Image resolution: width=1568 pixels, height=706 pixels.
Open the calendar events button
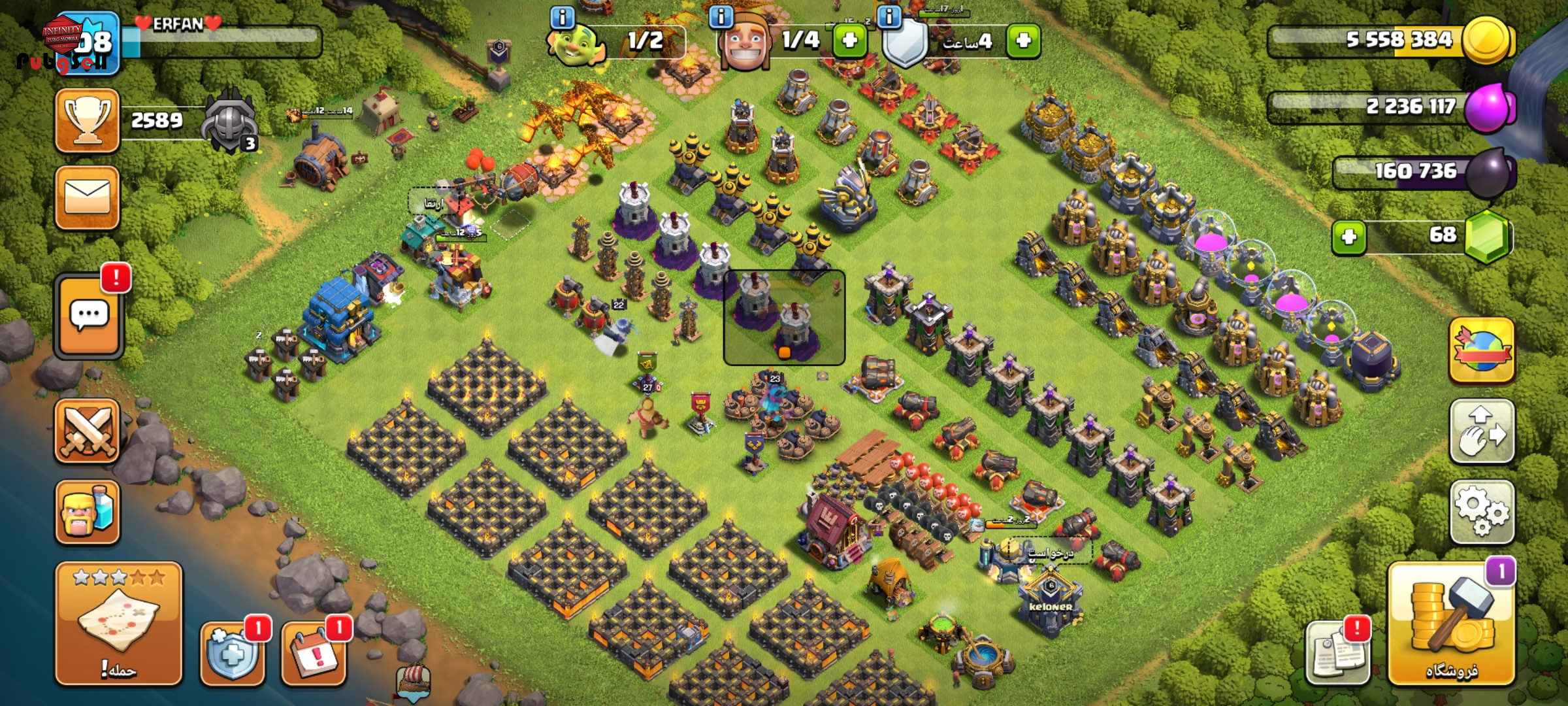pos(314,652)
